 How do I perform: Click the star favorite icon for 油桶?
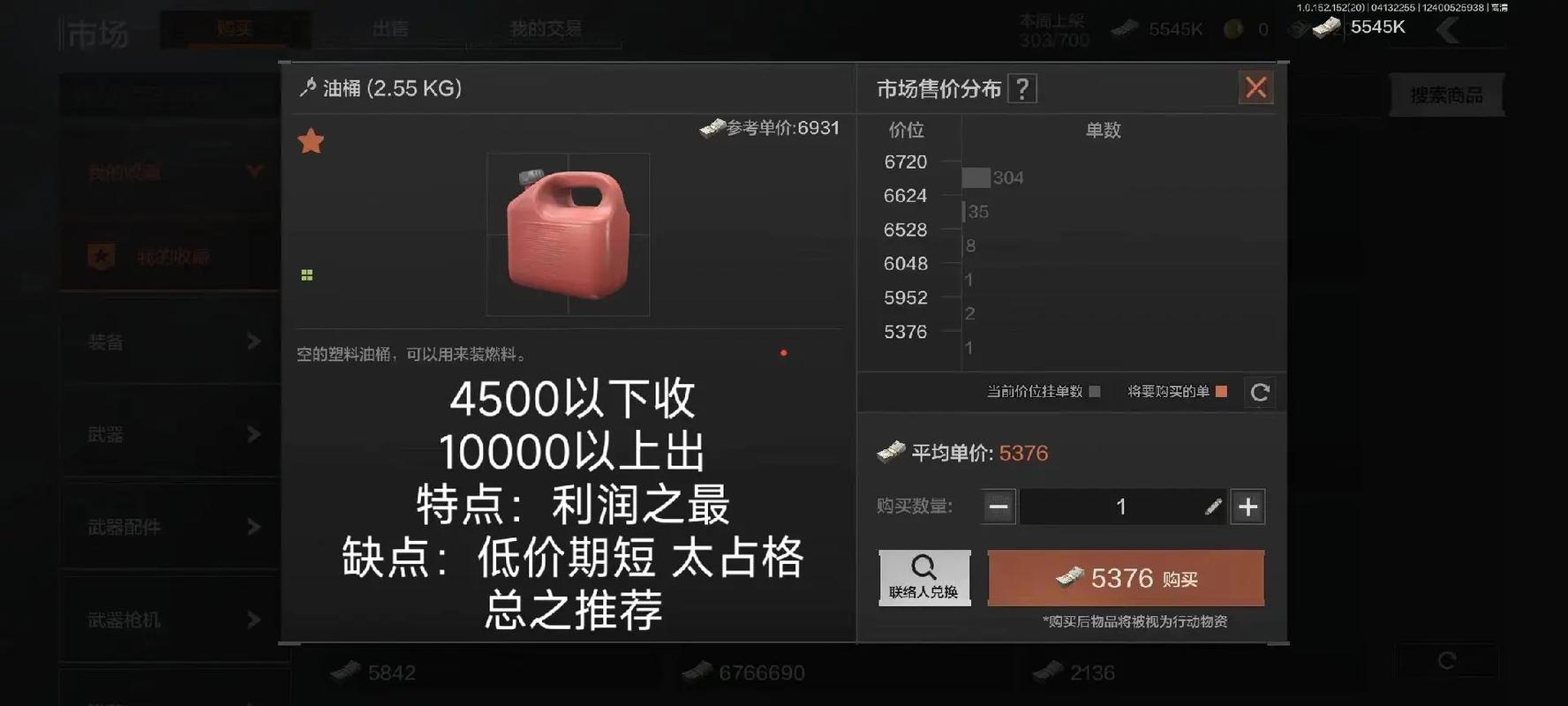coord(311,140)
